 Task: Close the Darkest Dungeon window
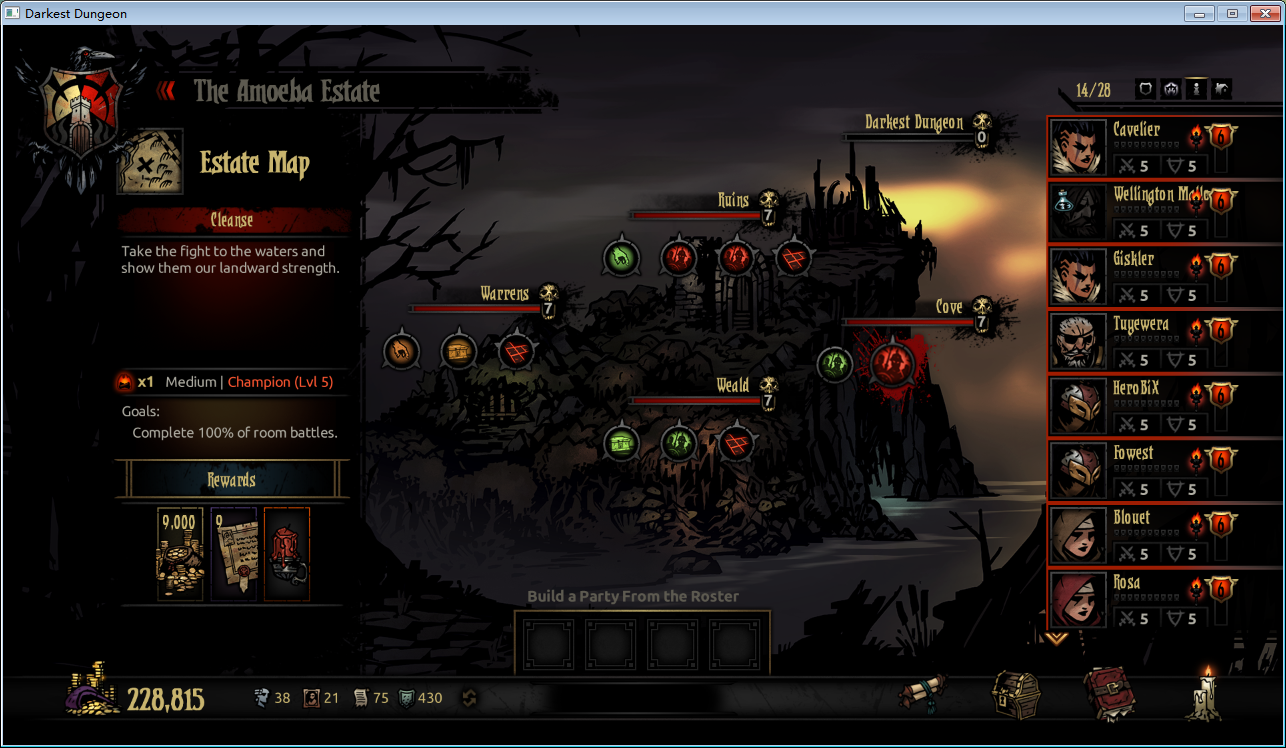[1263, 13]
